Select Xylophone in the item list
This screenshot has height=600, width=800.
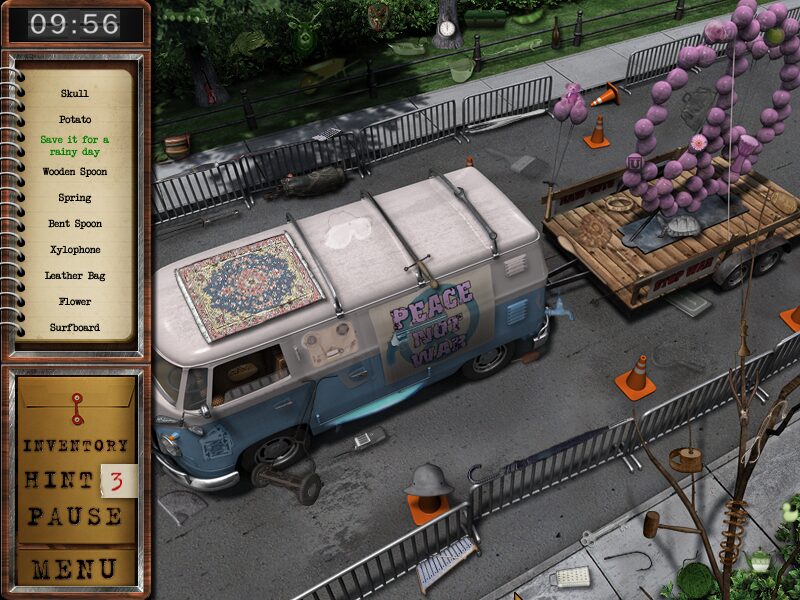point(74,250)
